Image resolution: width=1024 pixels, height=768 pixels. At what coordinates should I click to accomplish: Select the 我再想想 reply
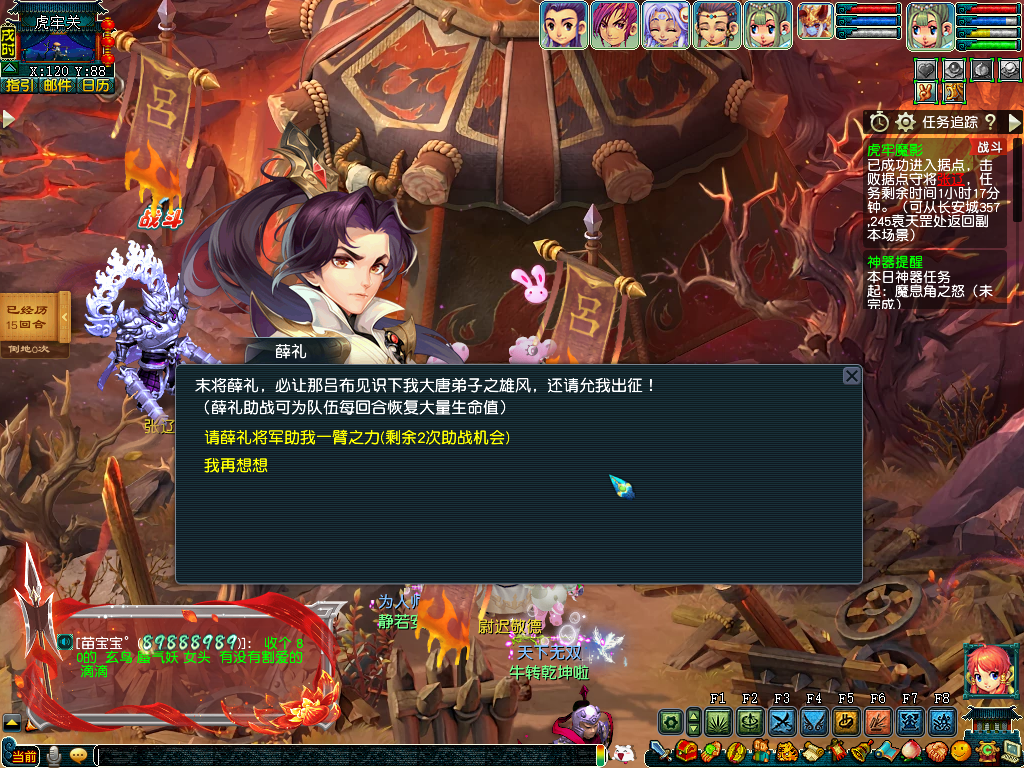(x=236, y=466)
